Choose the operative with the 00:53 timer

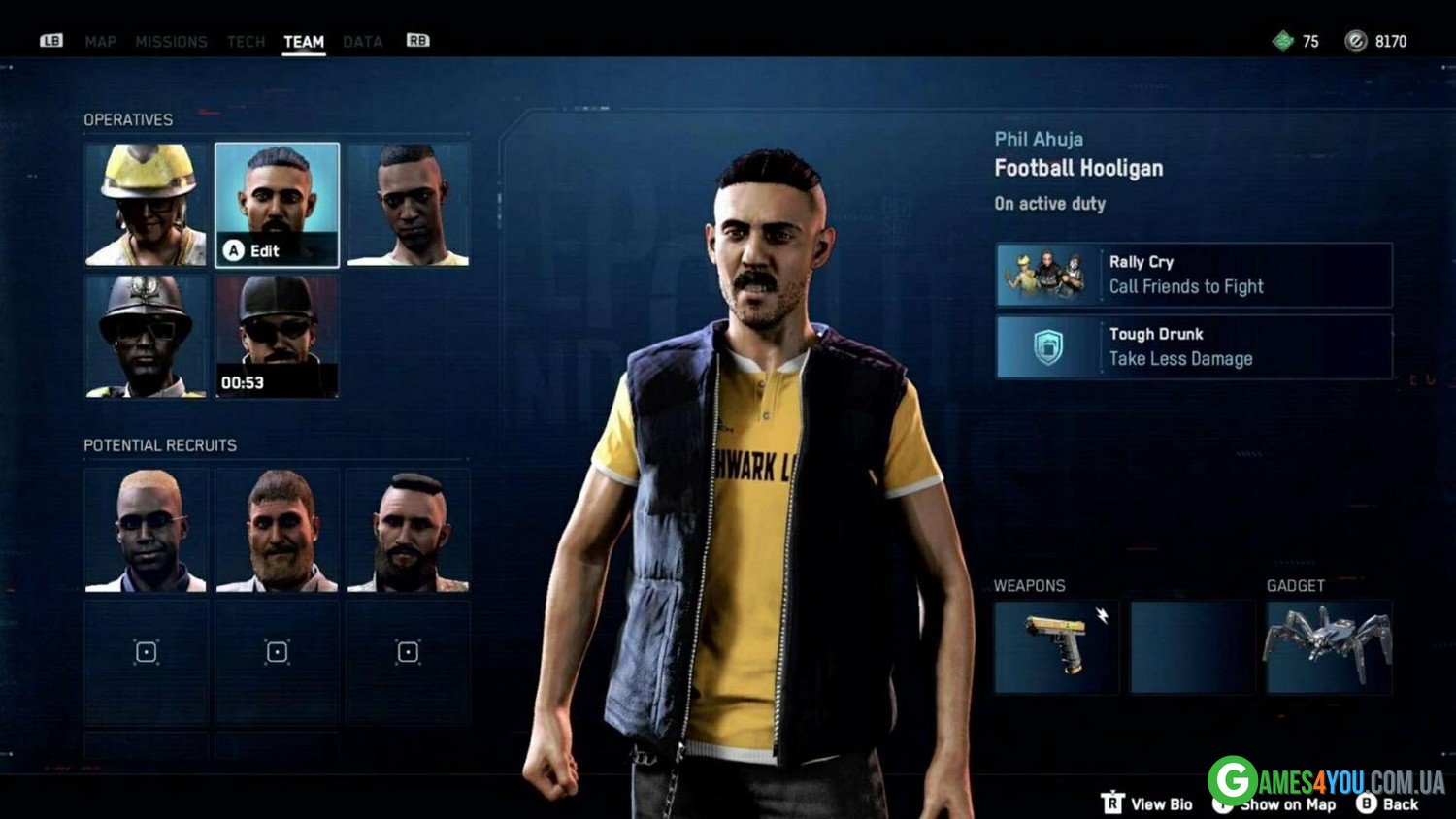(x=278, y=337)
